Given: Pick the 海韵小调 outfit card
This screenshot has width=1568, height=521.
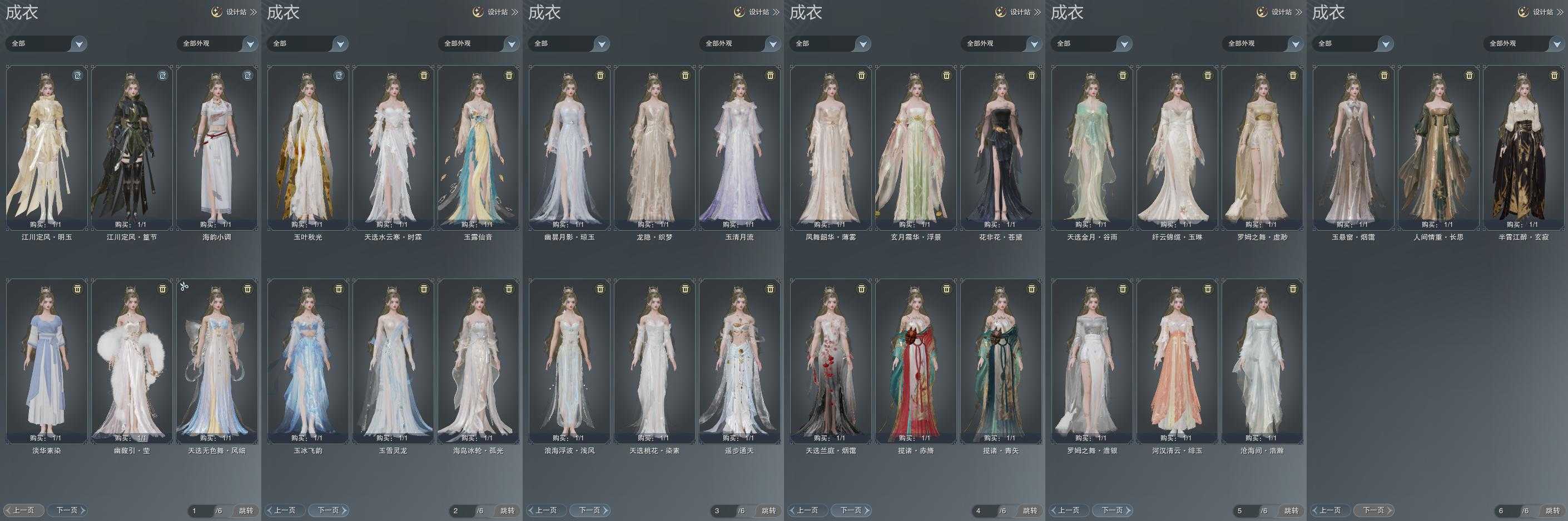Looking at the screenshot, I should pos(217,147).
